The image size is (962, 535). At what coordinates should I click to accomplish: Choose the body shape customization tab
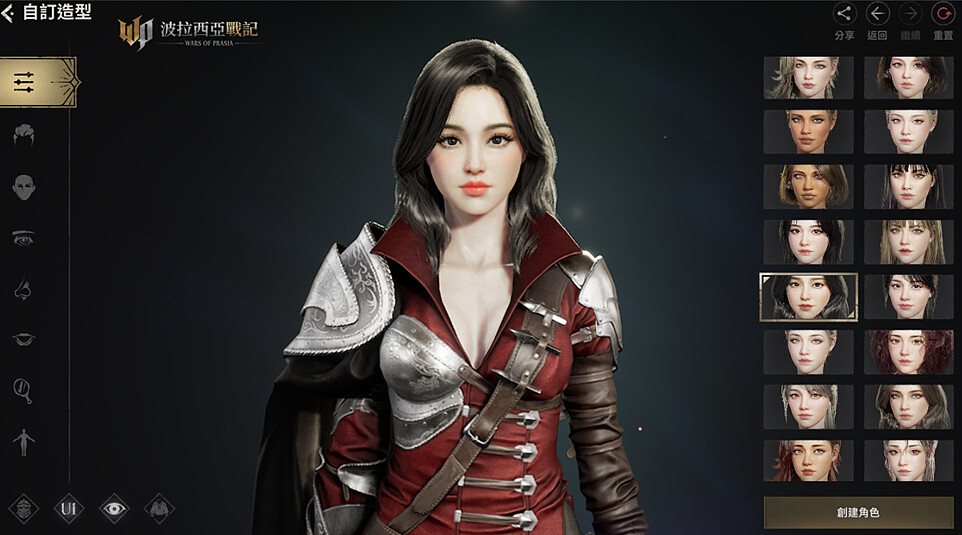(24, 440)
